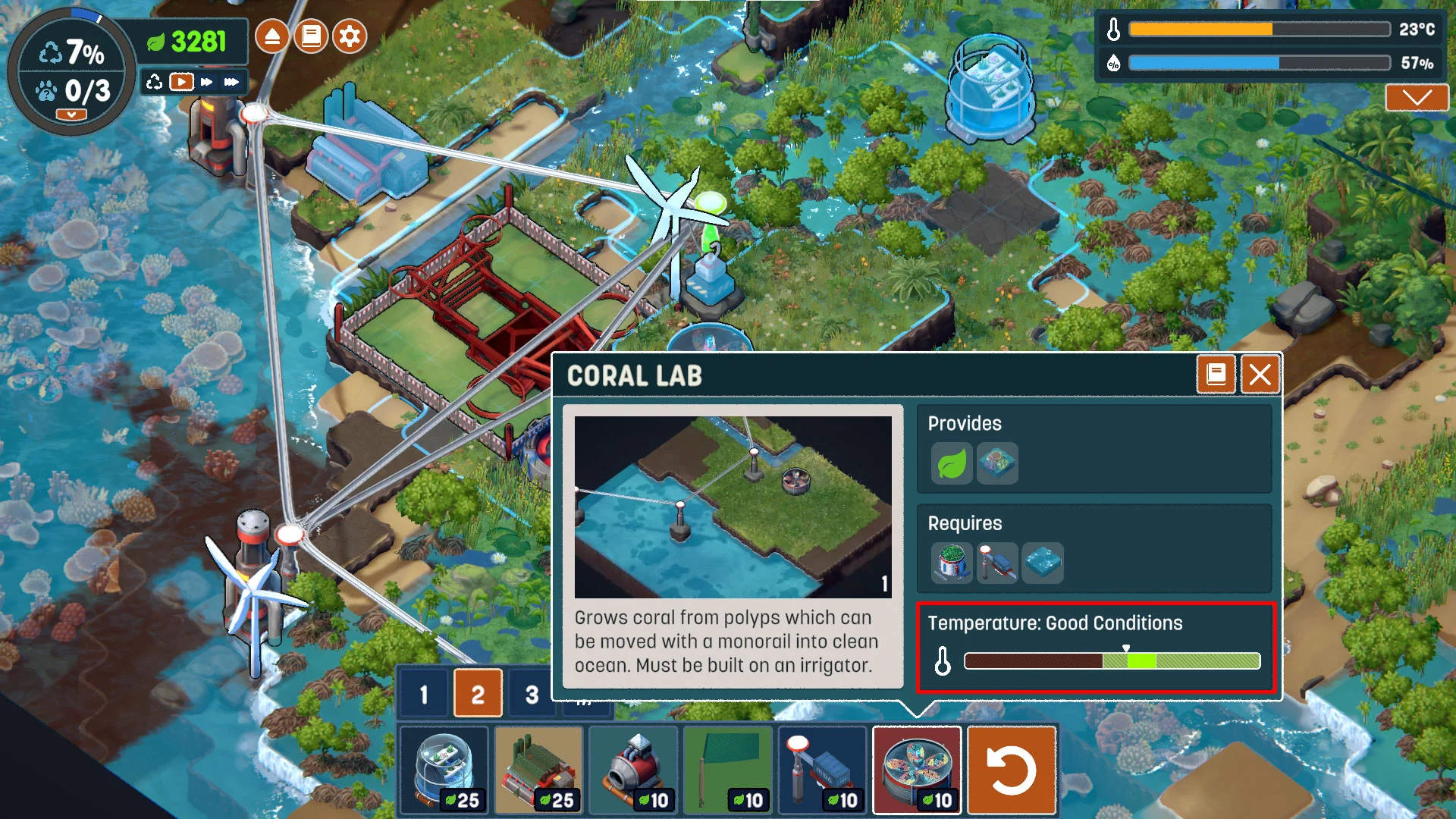
Task: Set game speed to normal play
Action: [181, 82]
